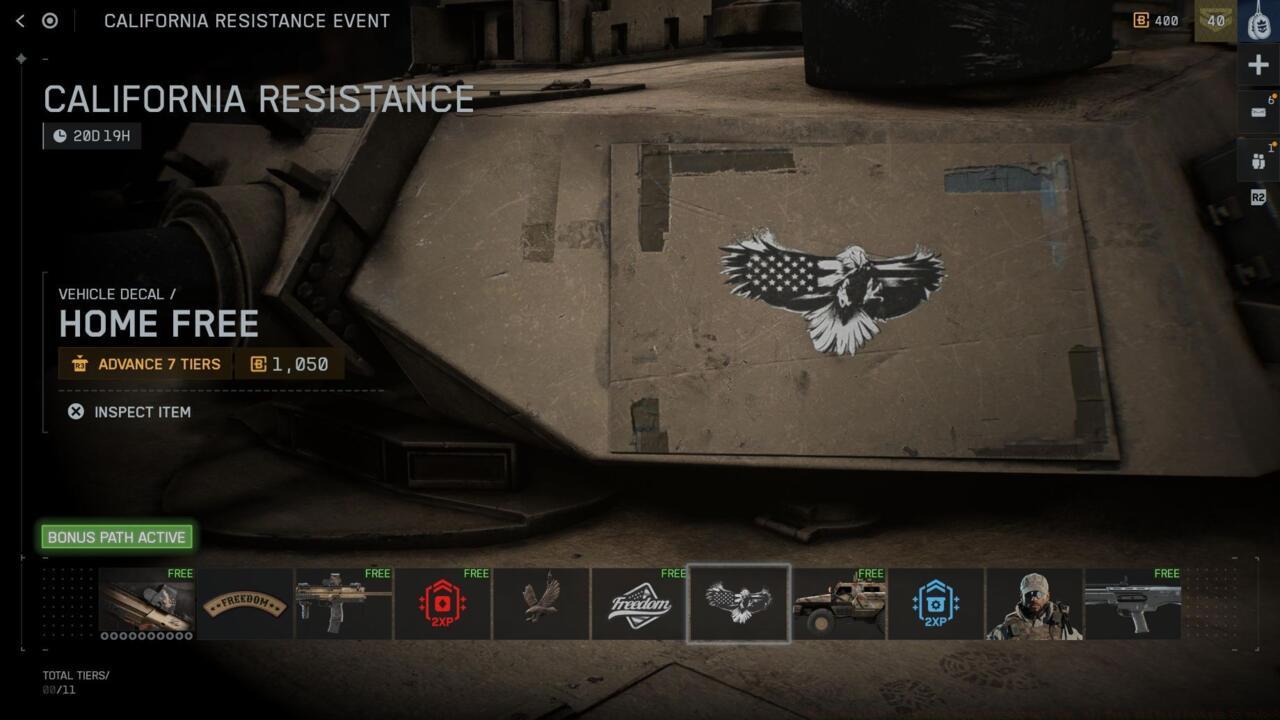Select the Freedom shield emblem reward

[640, 604]
